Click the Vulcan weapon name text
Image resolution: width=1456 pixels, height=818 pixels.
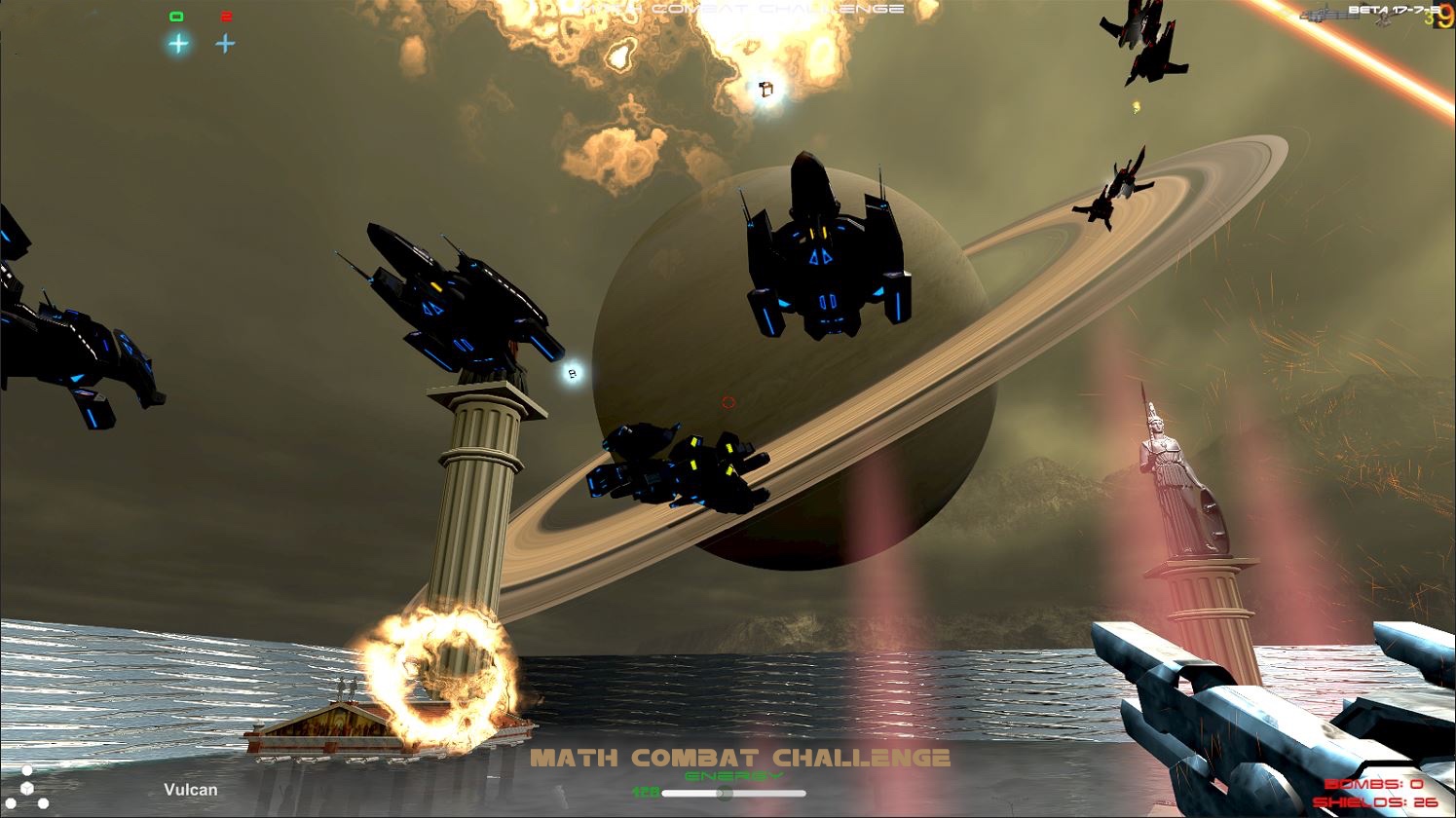pos(191,790)
